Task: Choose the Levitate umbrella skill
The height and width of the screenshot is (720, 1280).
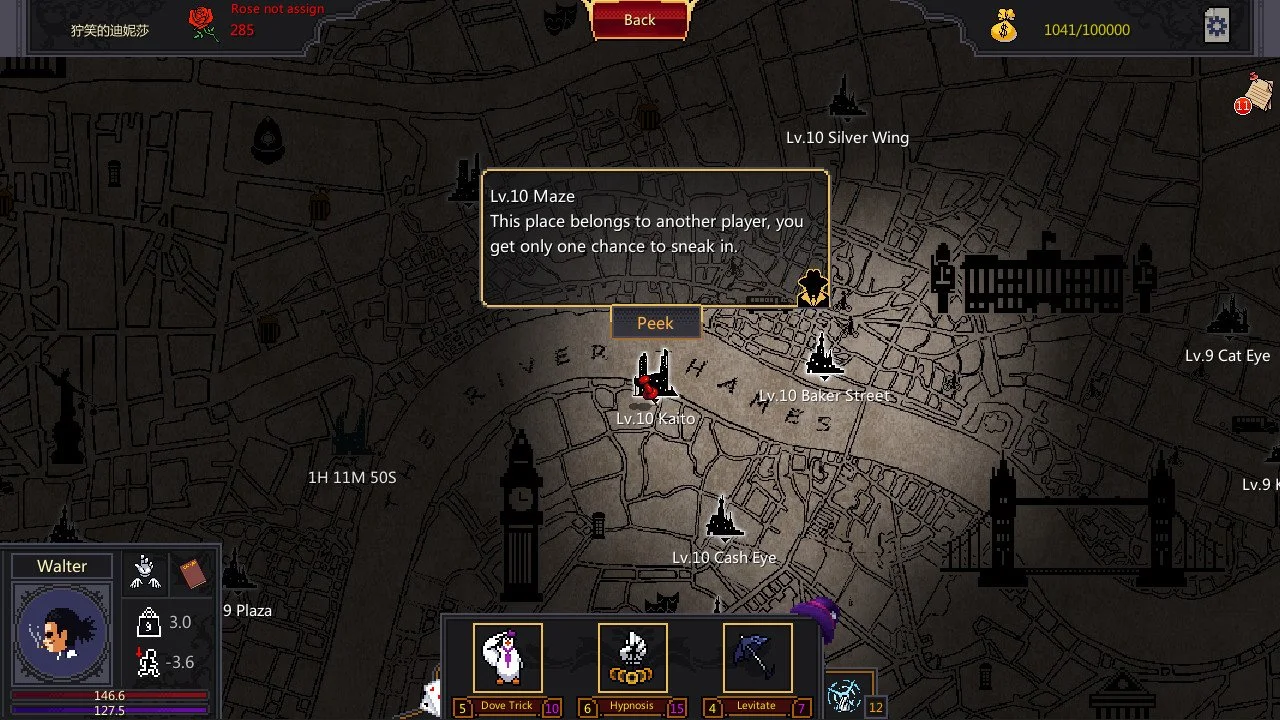Action: tap(757, 658)
